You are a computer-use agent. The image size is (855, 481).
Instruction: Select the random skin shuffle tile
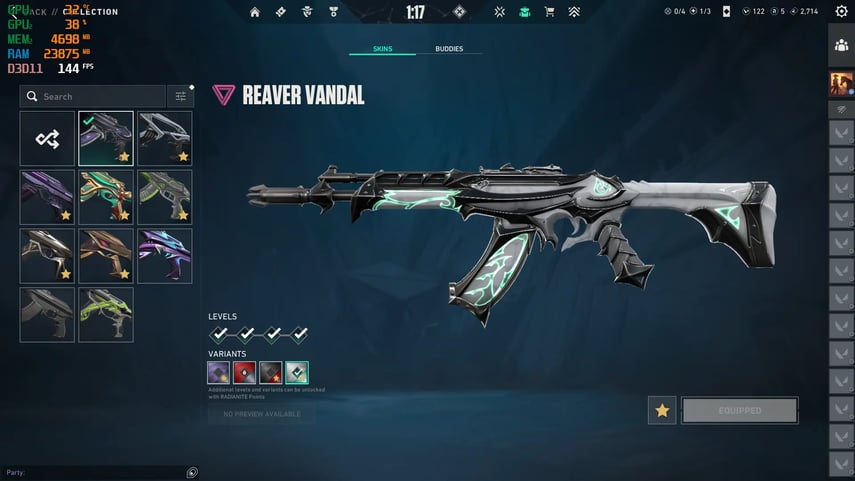pyautogui.click(x=47, y=138)
